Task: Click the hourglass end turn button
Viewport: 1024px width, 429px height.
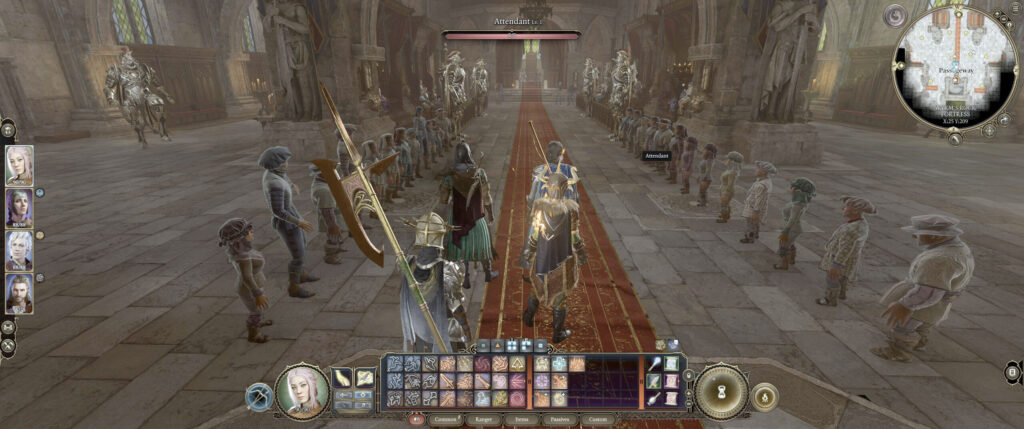Action: click(x=720, y=391)
